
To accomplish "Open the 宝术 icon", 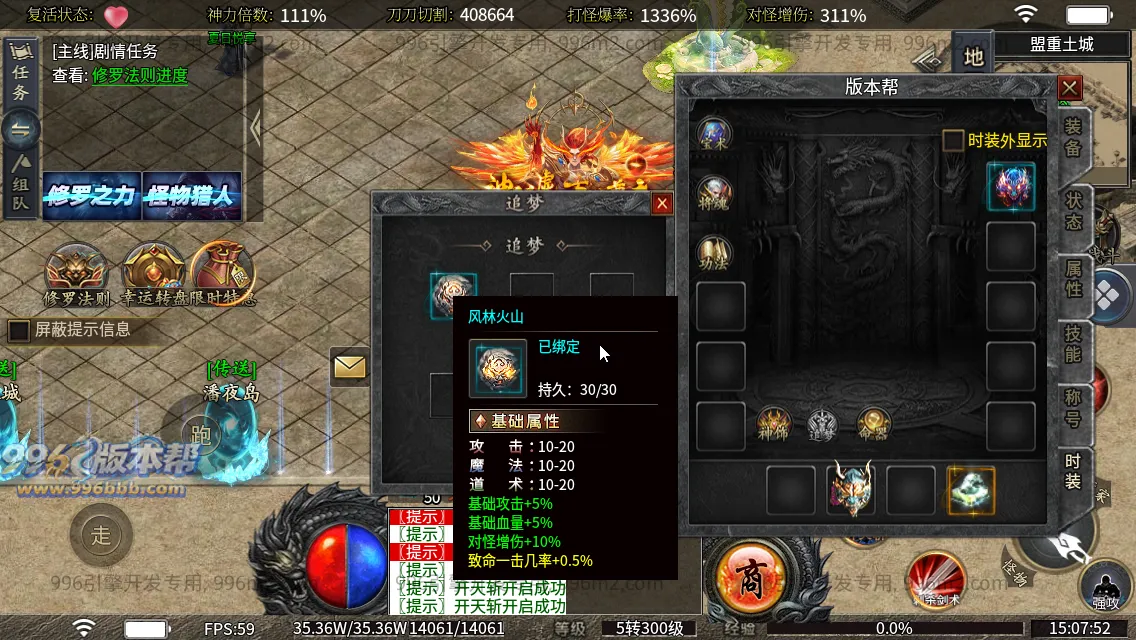I will (714, 134).
